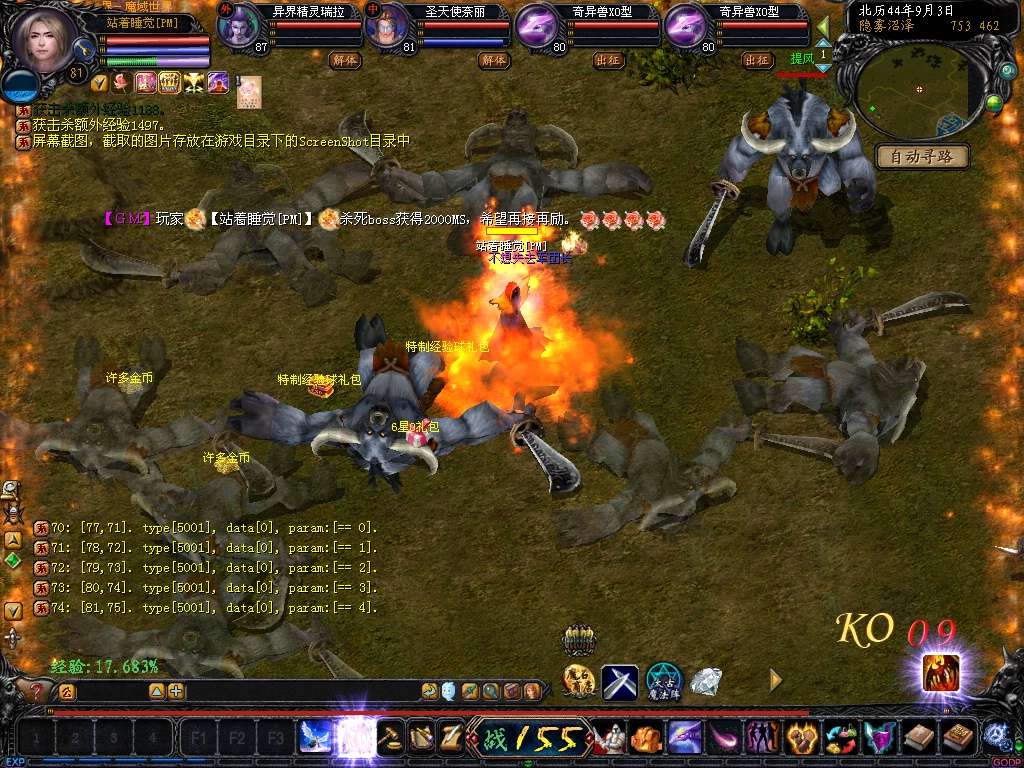The width and height of the screenshot is (1024, 768).
Task: Open the brown book icon in the menu bar
Action: pos(918,738)
